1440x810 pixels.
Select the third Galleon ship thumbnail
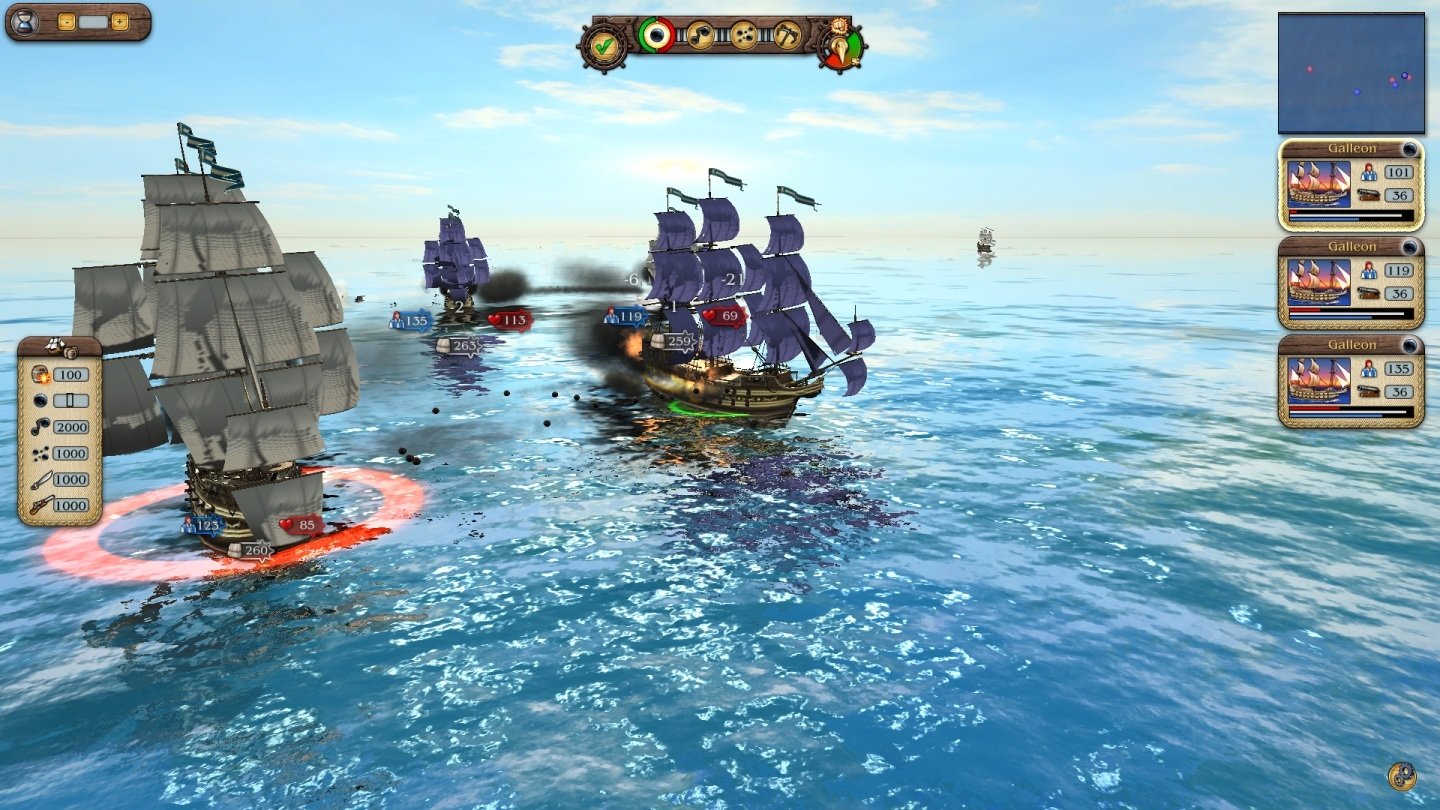pyautogui.click(x=1318, y=380)
